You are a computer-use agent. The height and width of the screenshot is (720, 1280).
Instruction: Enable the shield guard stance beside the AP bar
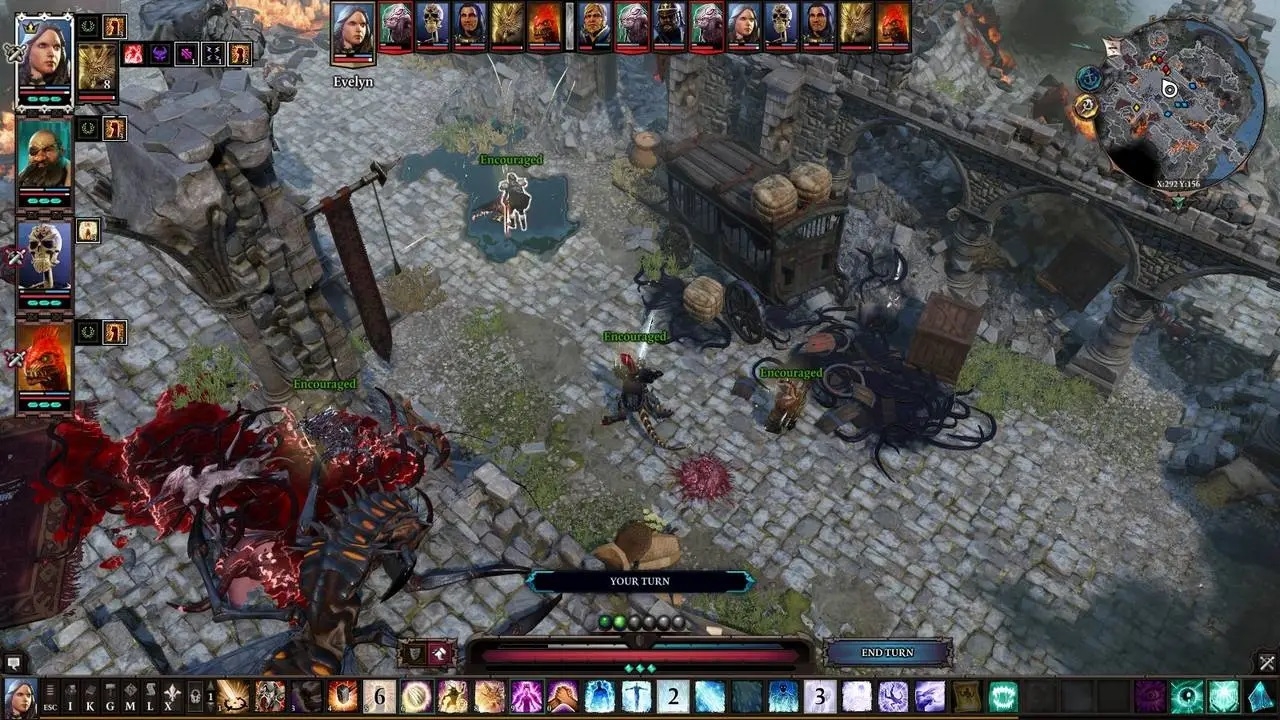(415, 653)
